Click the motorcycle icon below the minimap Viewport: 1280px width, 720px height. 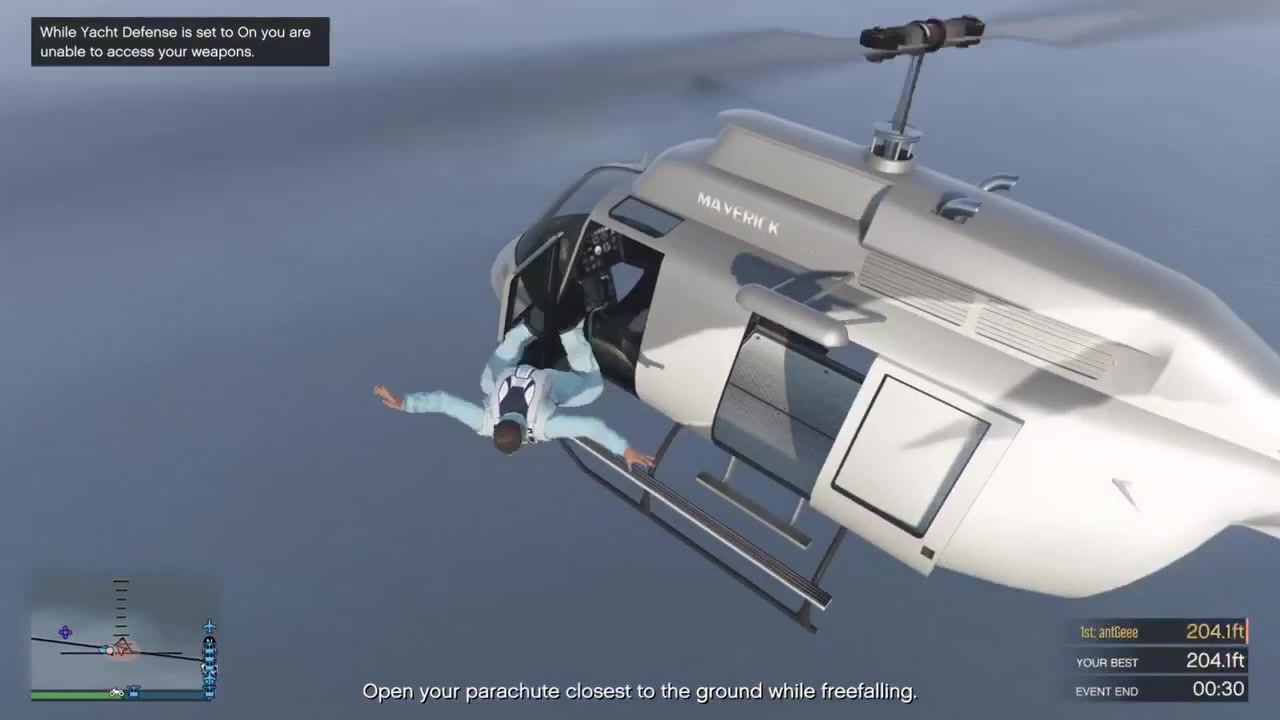click(x=116, y=692)
